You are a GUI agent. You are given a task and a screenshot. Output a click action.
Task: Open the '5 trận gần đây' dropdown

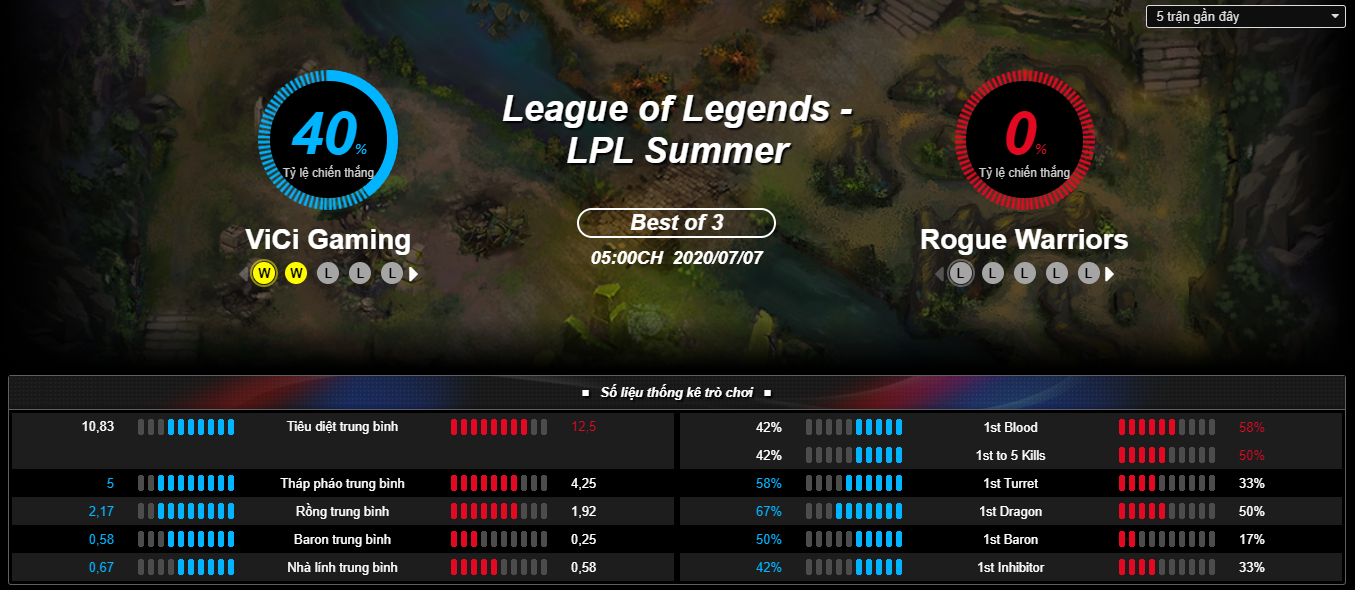click(1245, 17)
